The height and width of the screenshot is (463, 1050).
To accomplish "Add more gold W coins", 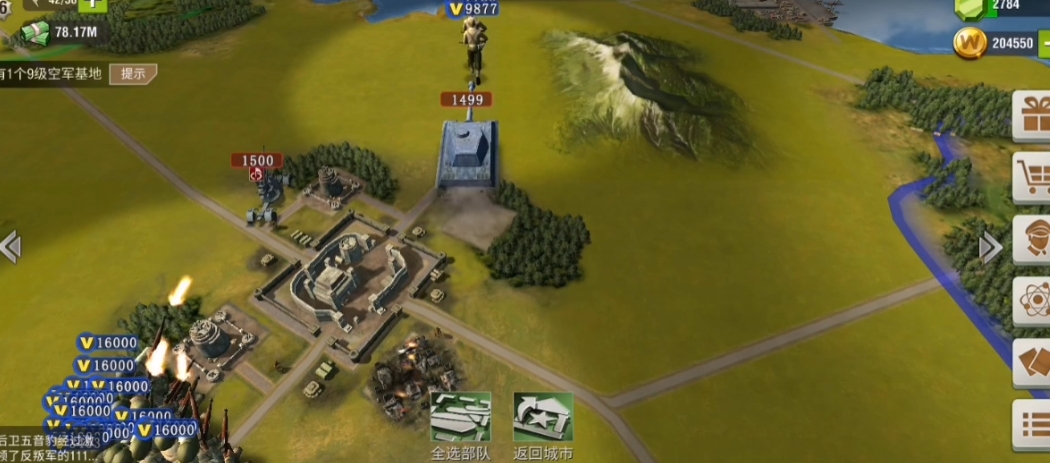I will coord(1044,44).
